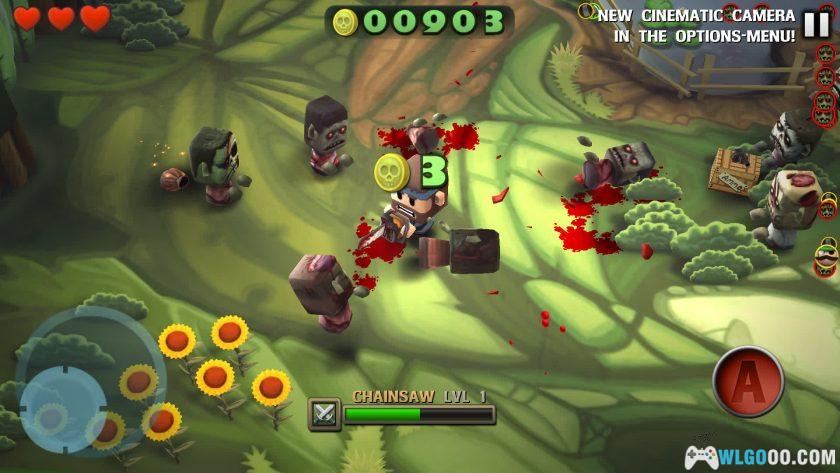The width and height of the screenshot is (840, 473).
Task: Pause the game with the pause button
Action: 816,23
